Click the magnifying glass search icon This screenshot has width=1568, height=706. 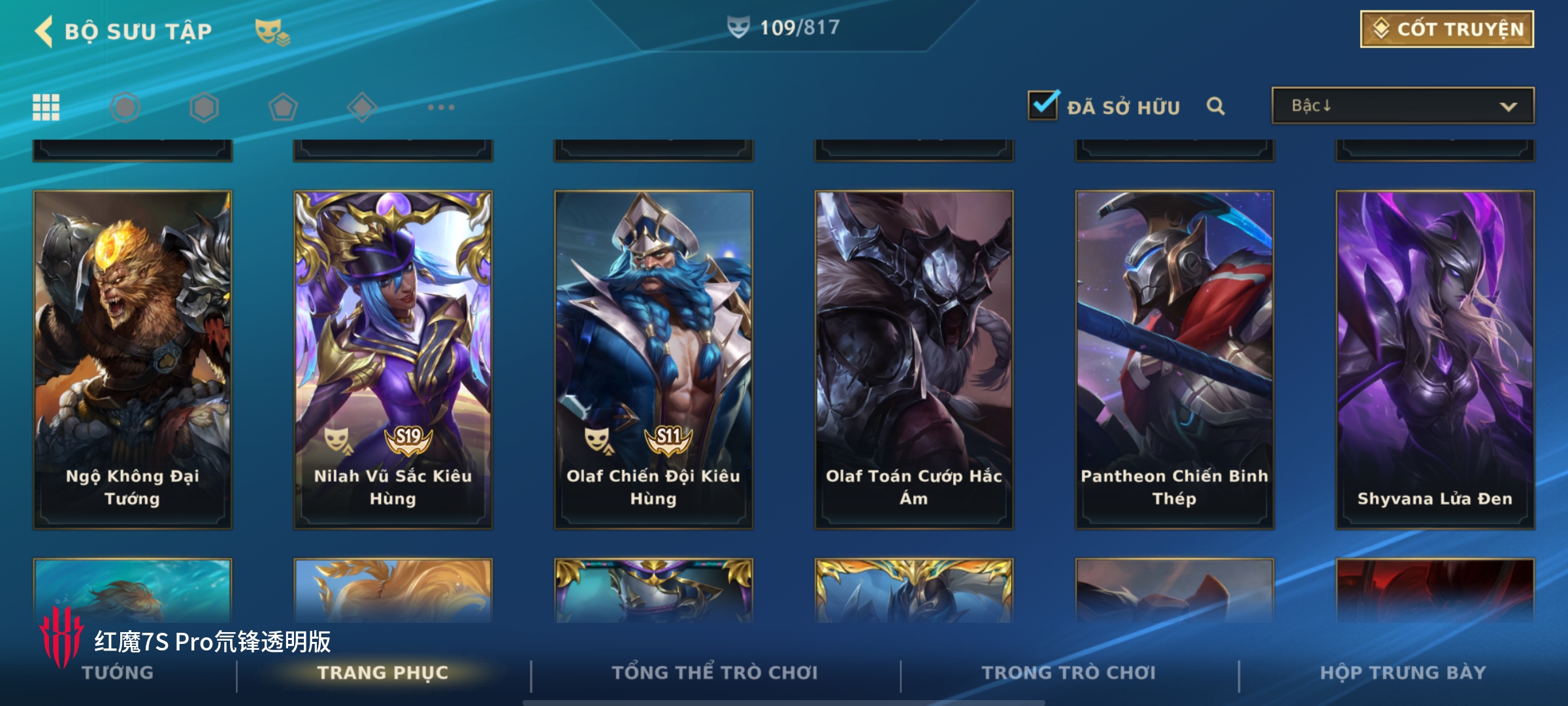(x=1215, y=106)
